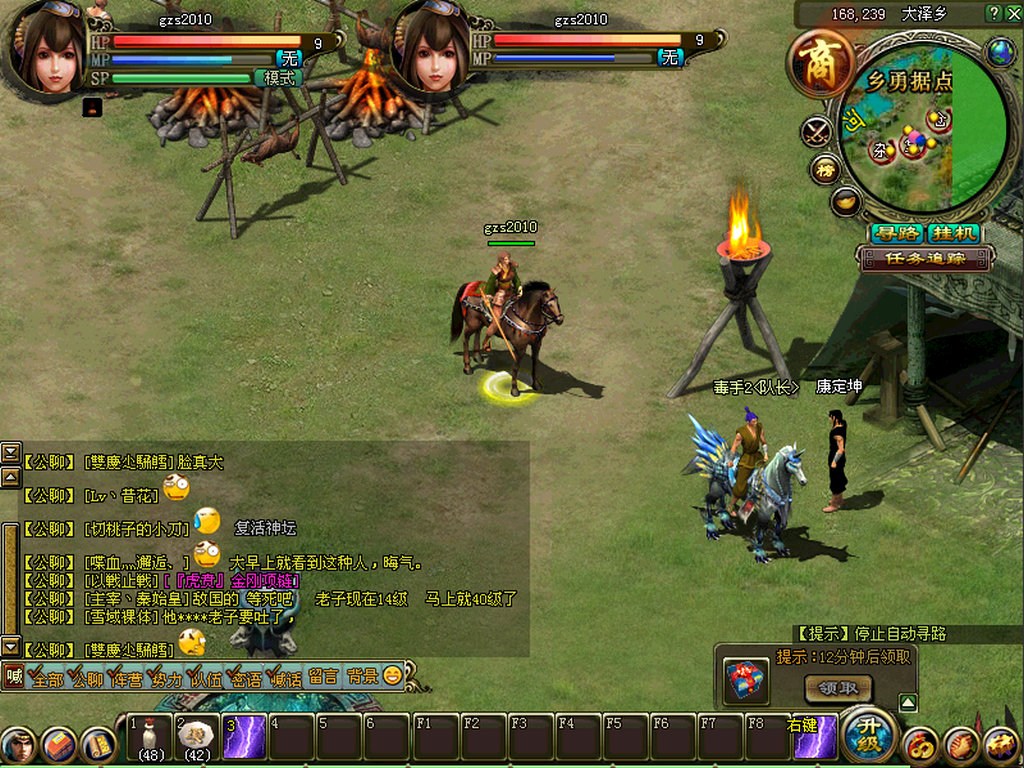The height and width of the screenshot is (768, 1024).
Task: Select the 模式 mode button by the SP bar
Action: point(279,78)
